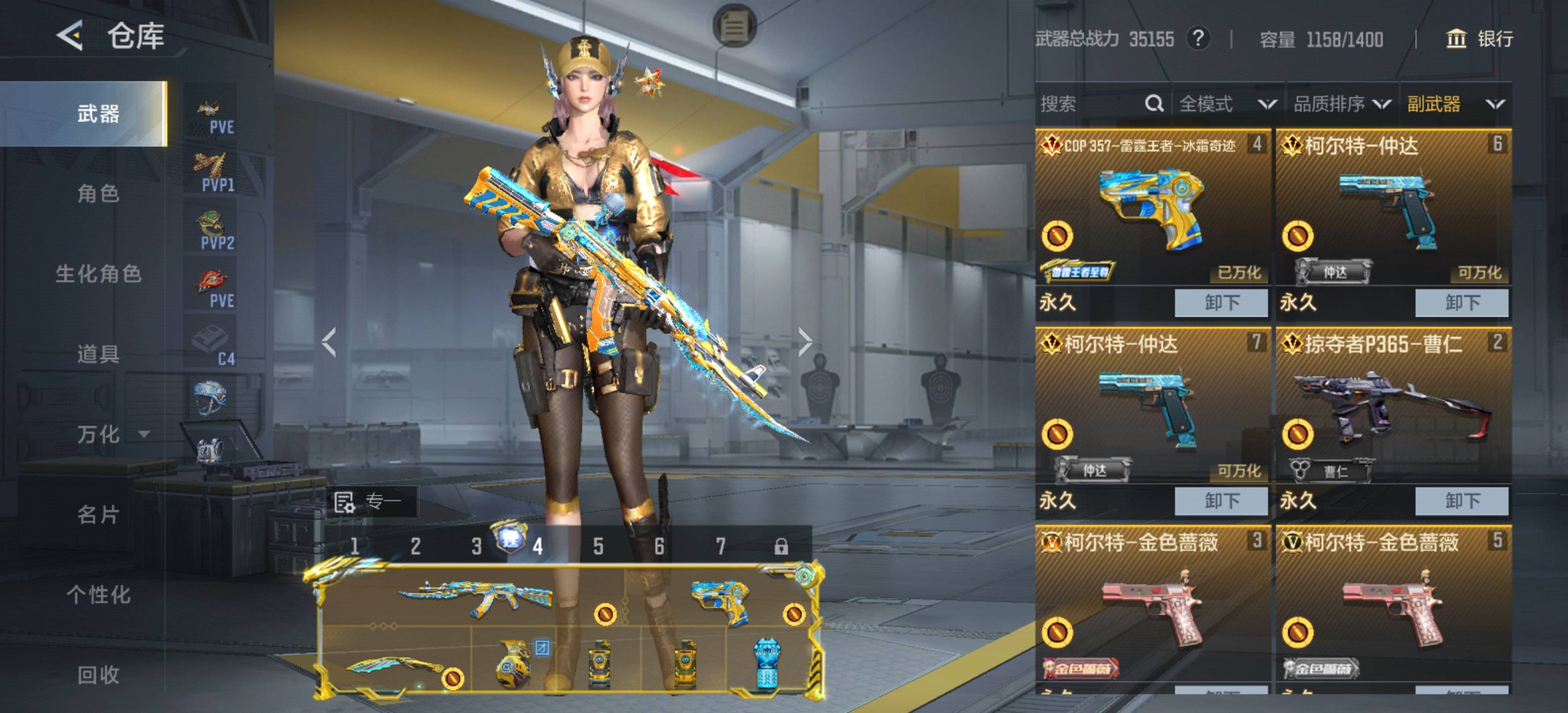This screenshot has width=1568, height=713.
Task: Open the 名片 name card tab
Action: [x=98, y=514]
